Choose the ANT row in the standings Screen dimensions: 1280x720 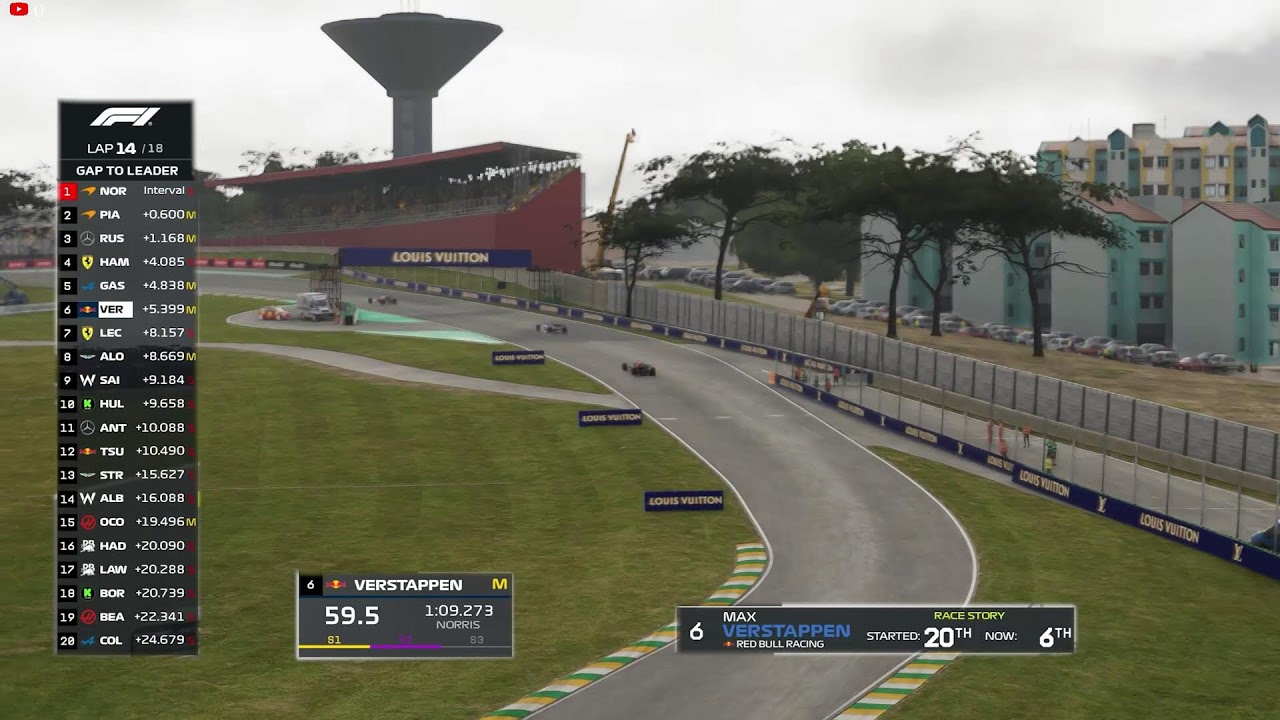coord(126,428)
